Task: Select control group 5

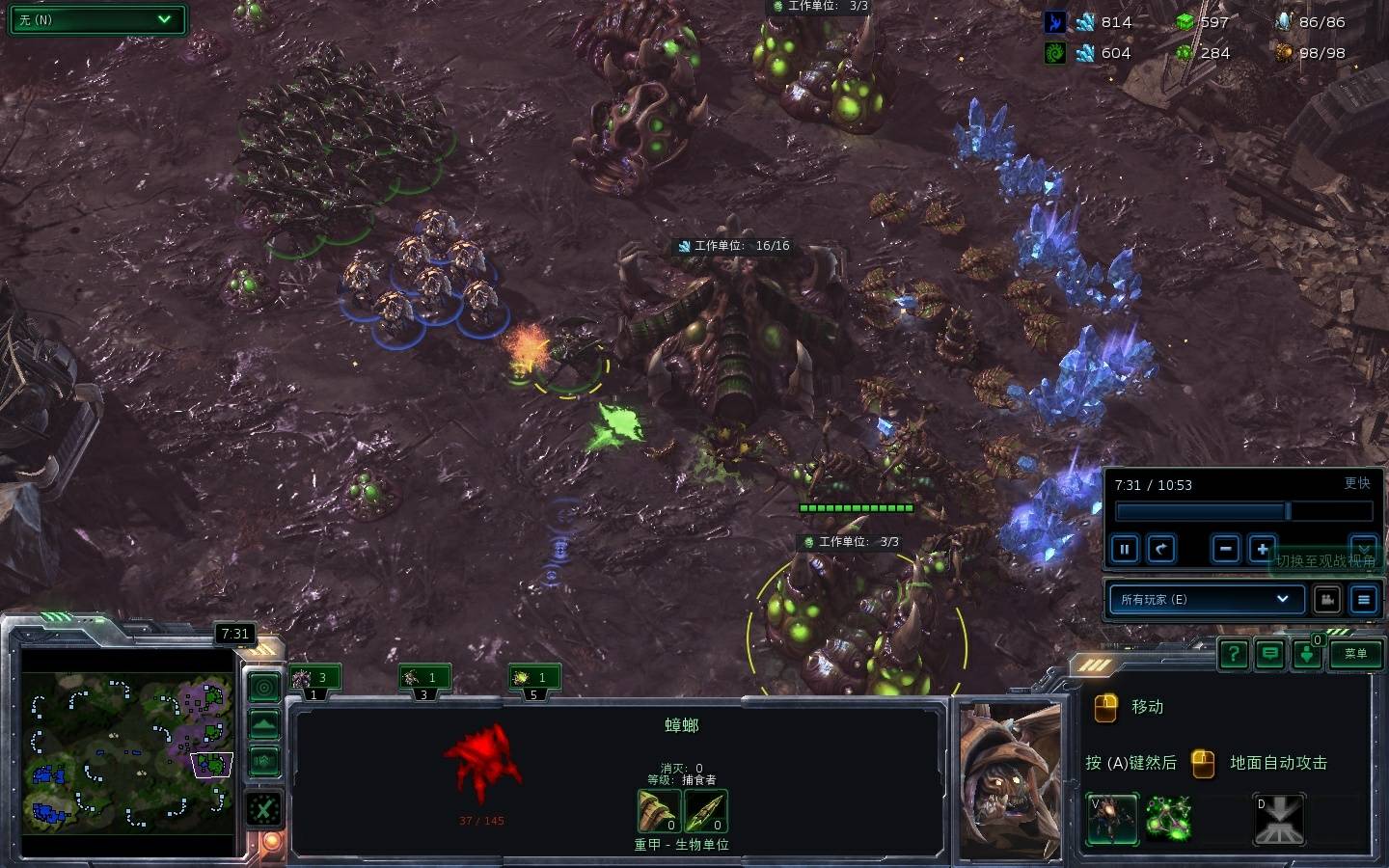Action: (x=533, y=679)
